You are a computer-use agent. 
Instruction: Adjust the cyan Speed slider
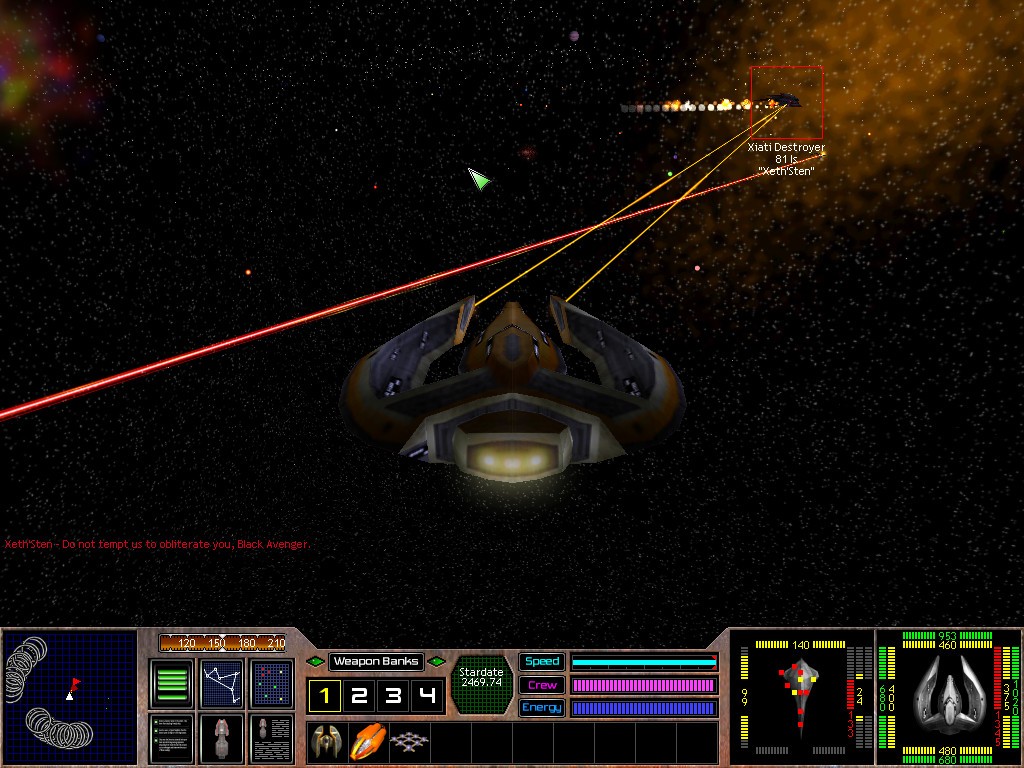(644, 662)
